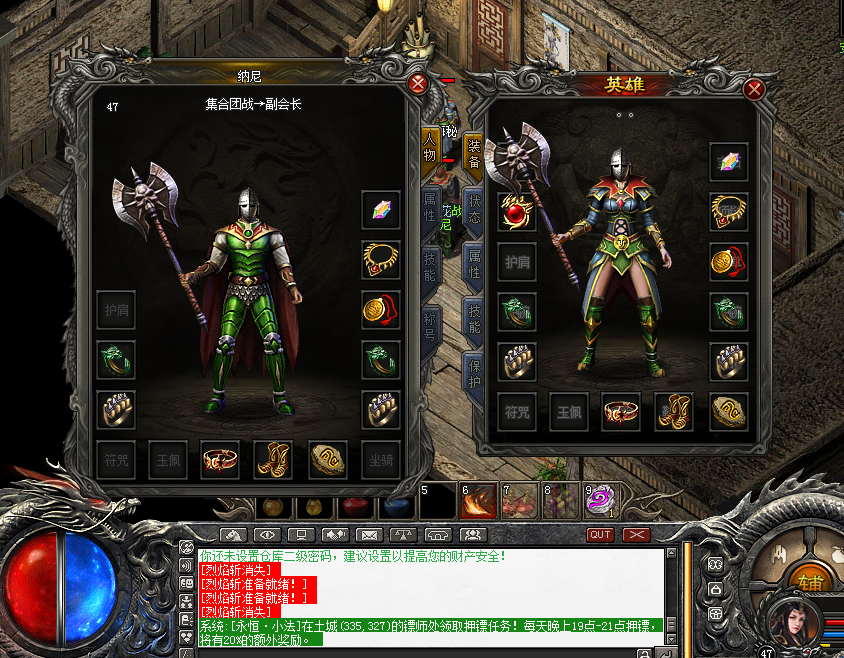Select the hero's red belt slot
Image resolution: width=844 pixels, height=658 pixels.
coord(620,411)
